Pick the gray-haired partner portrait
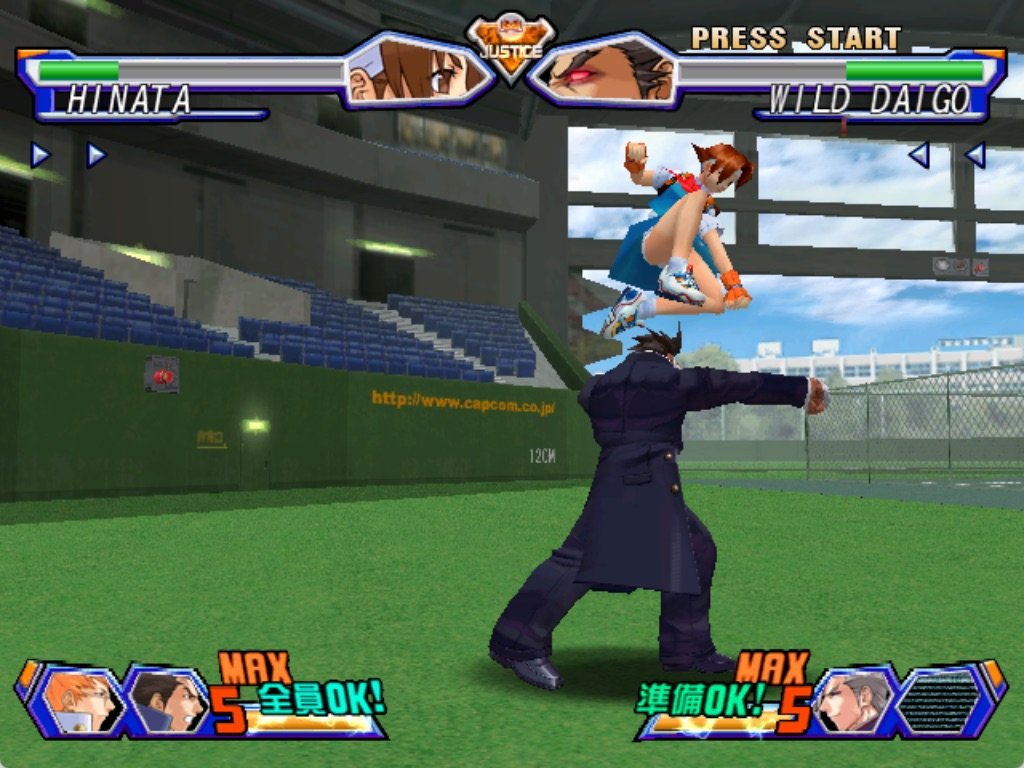1024x768 pixels. click(855, 700)
